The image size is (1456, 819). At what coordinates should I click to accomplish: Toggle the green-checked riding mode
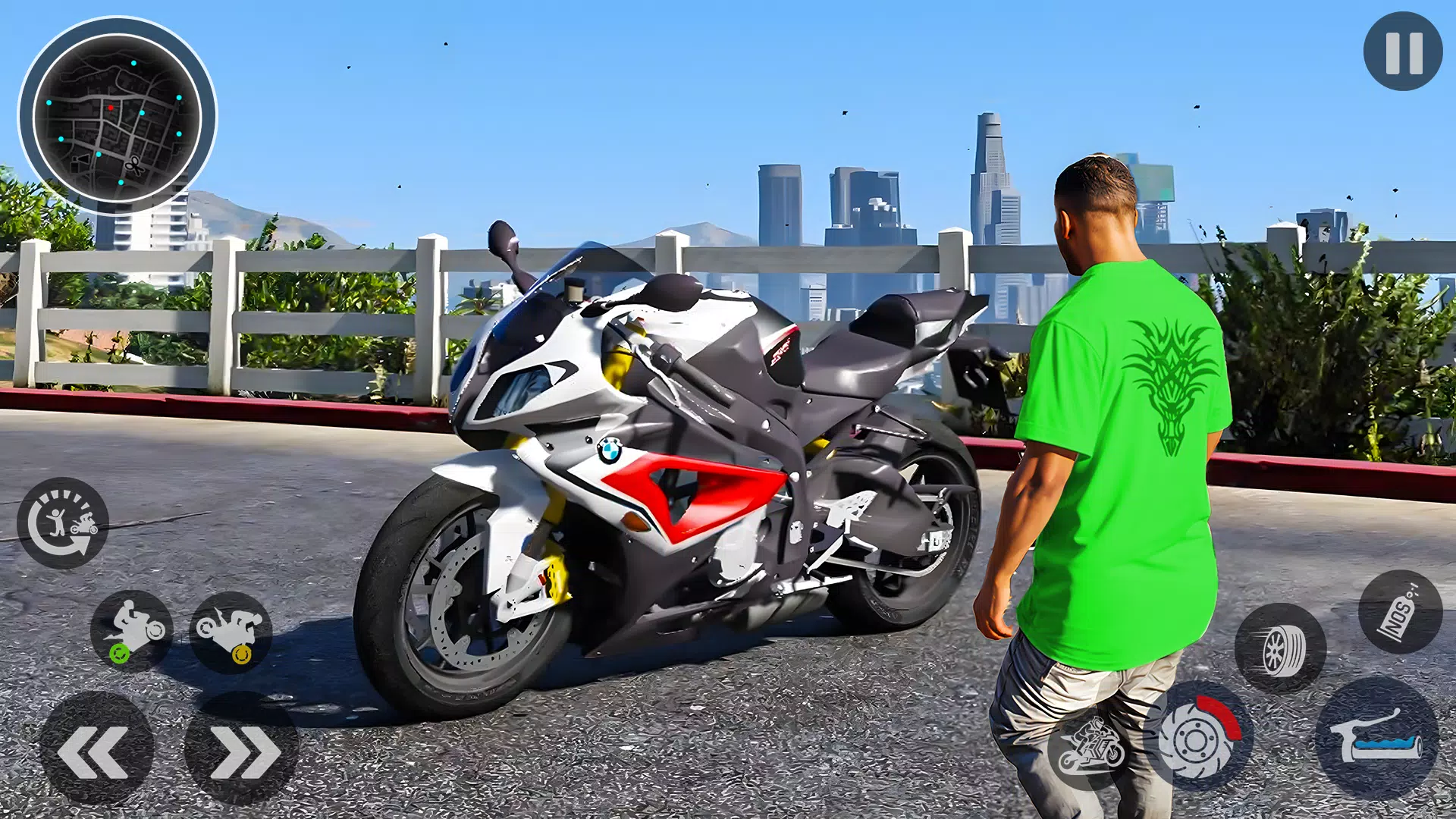click(130, 629)
